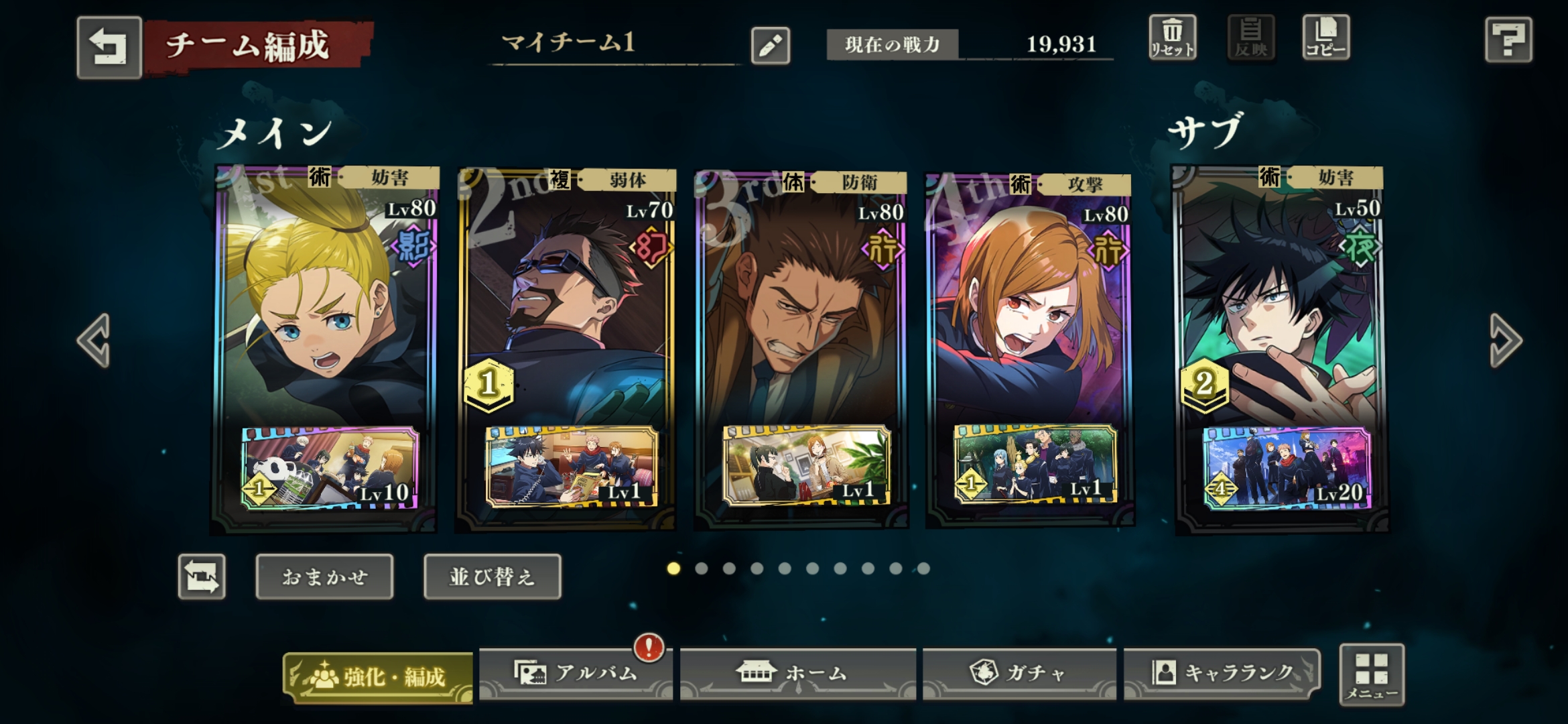Open the ガチャ gacha tab
Screen dimensions: 1568x724
click(1019, 673)
